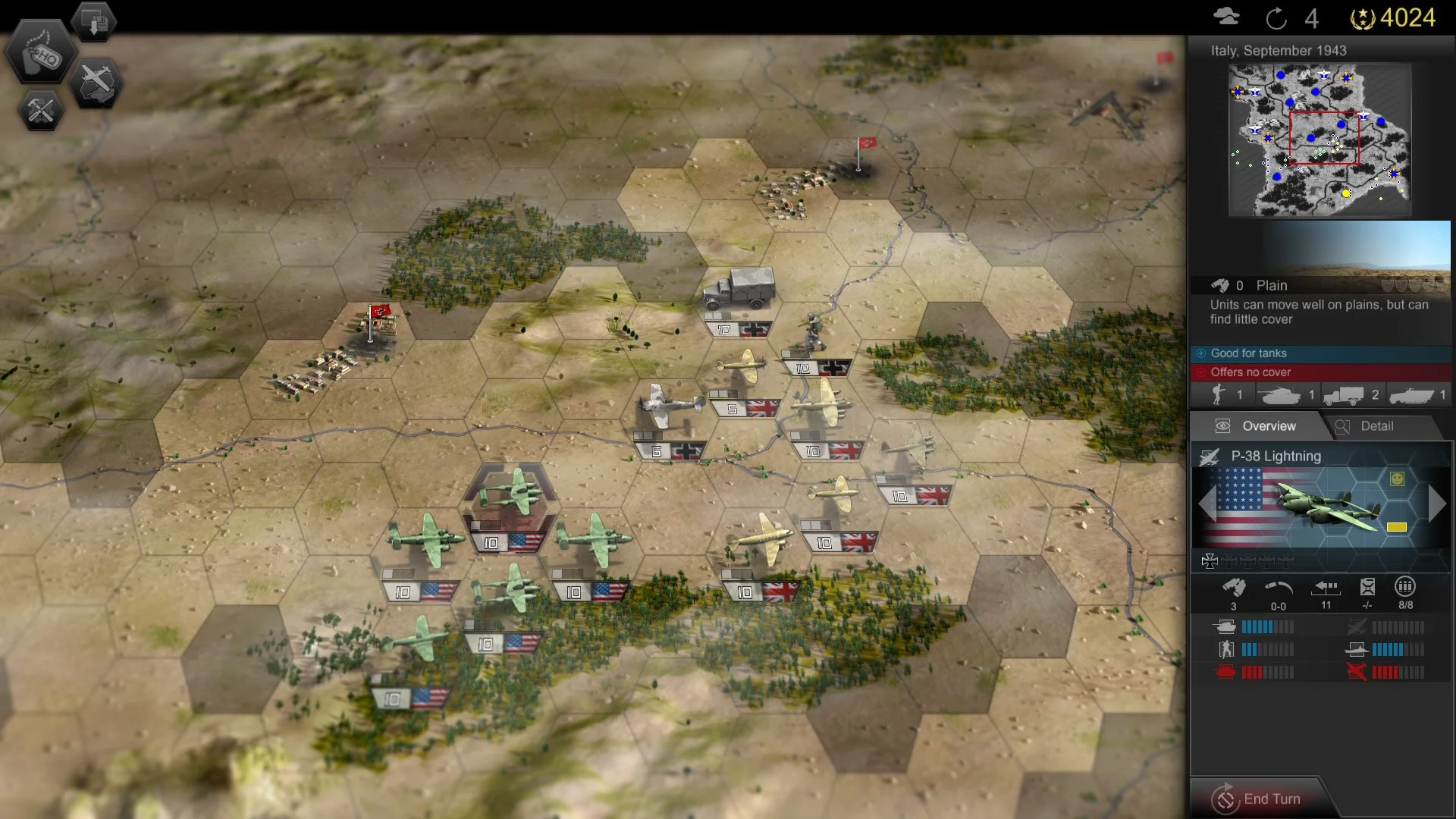The height and width of the screenshot is (819, 1456).
Task: Click the iron cross experience markers
Action: pos(1246,562)
